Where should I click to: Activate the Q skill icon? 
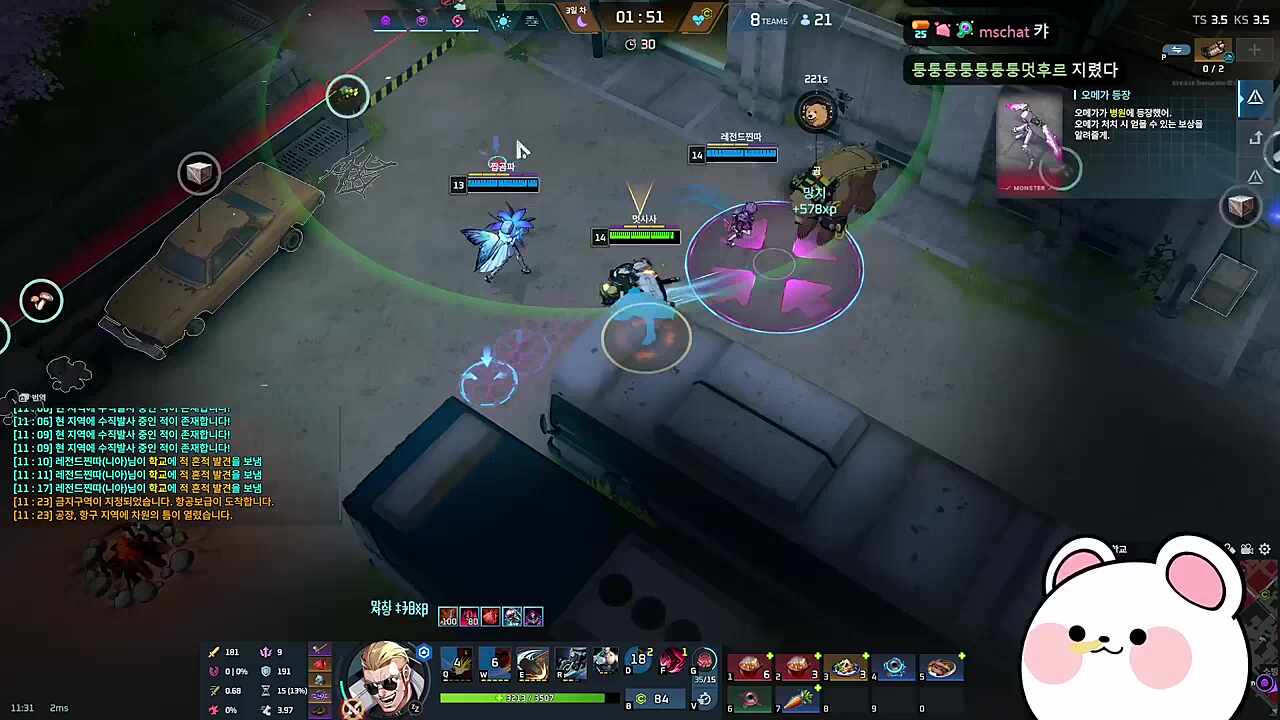(x=457, y=663)
